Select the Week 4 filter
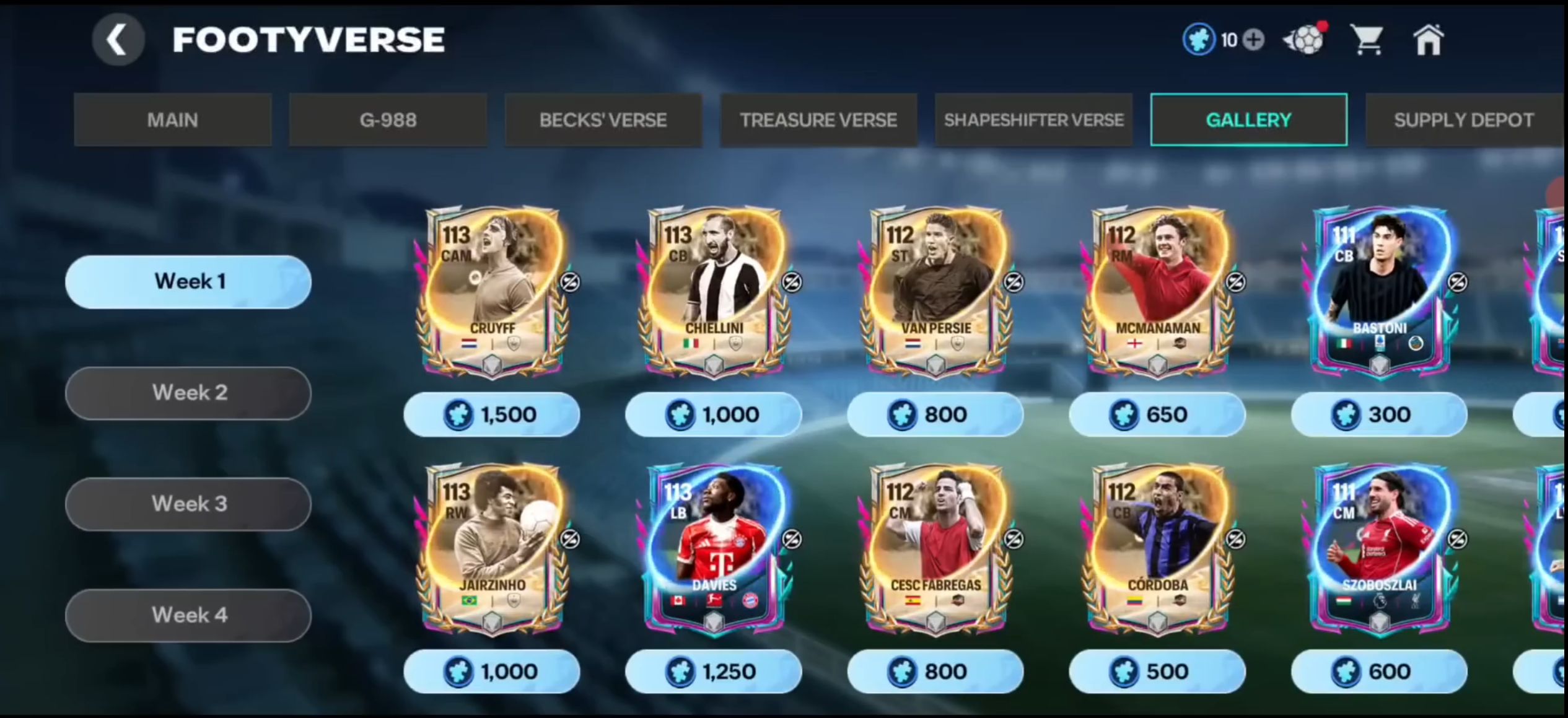1568x718 pixels. tap(188, 615)
